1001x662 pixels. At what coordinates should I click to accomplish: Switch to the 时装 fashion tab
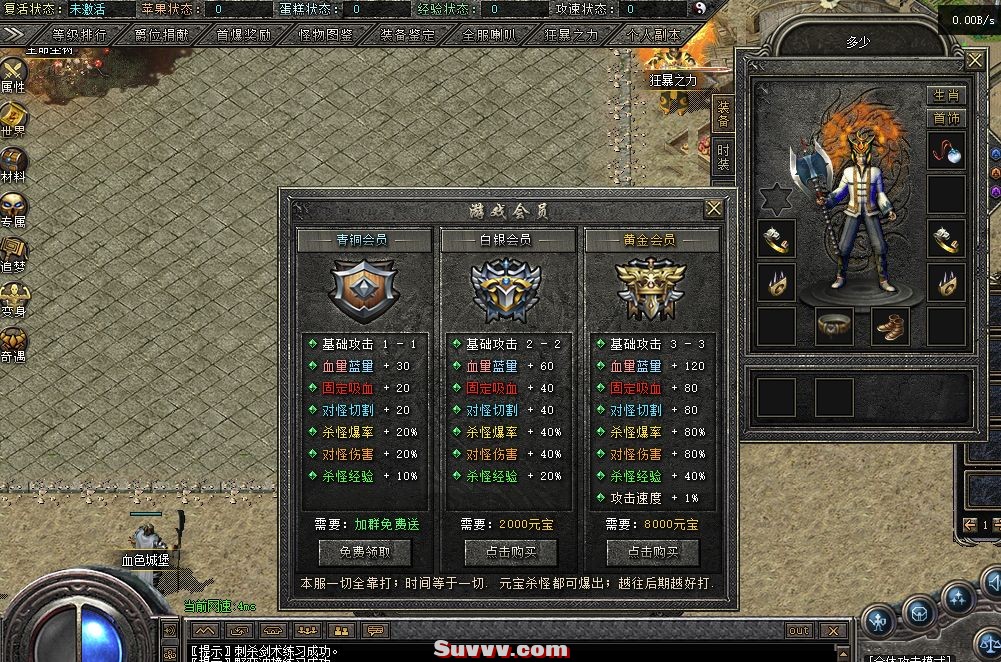[723, 158]
